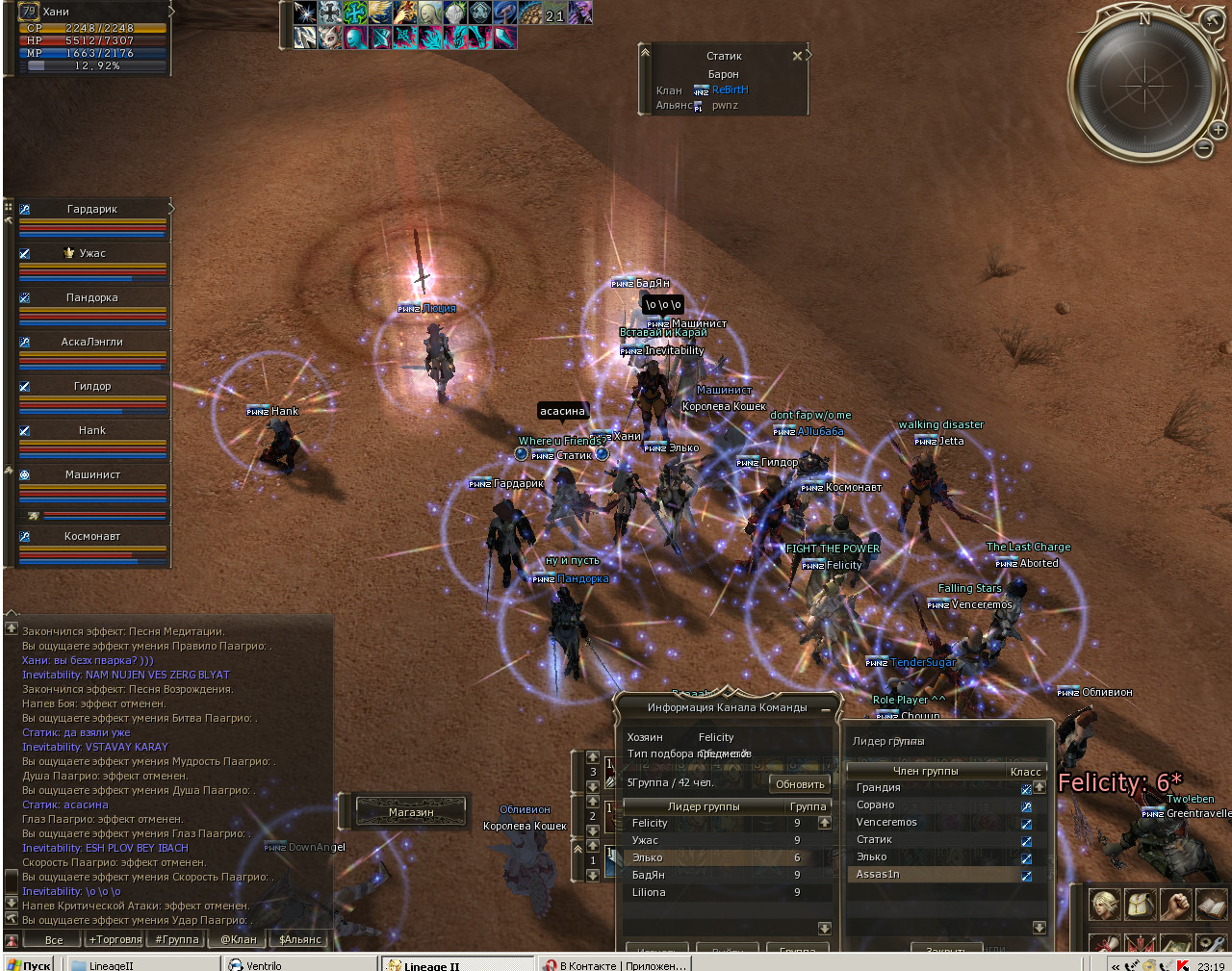Pick Assas1n in the group member list
Viewport: 1232px width, 971px height.
934,874
